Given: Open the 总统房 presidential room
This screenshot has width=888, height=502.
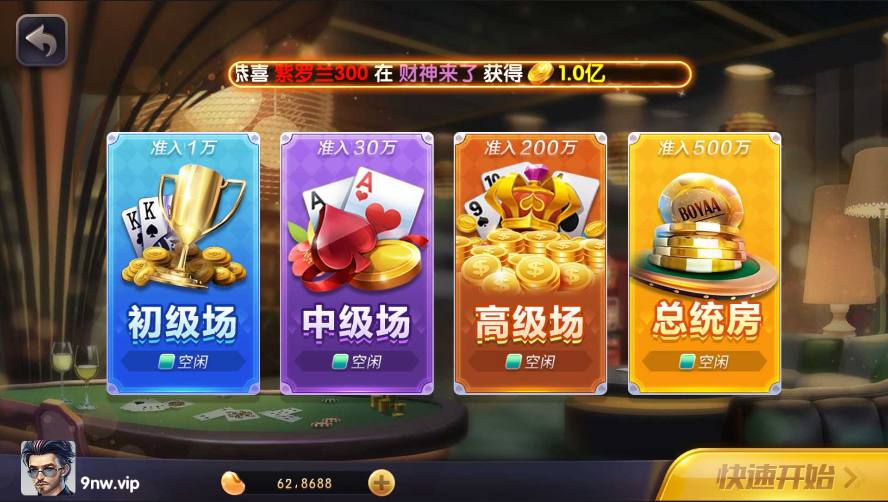Looking at the screenshot, I should coord(705,262).
